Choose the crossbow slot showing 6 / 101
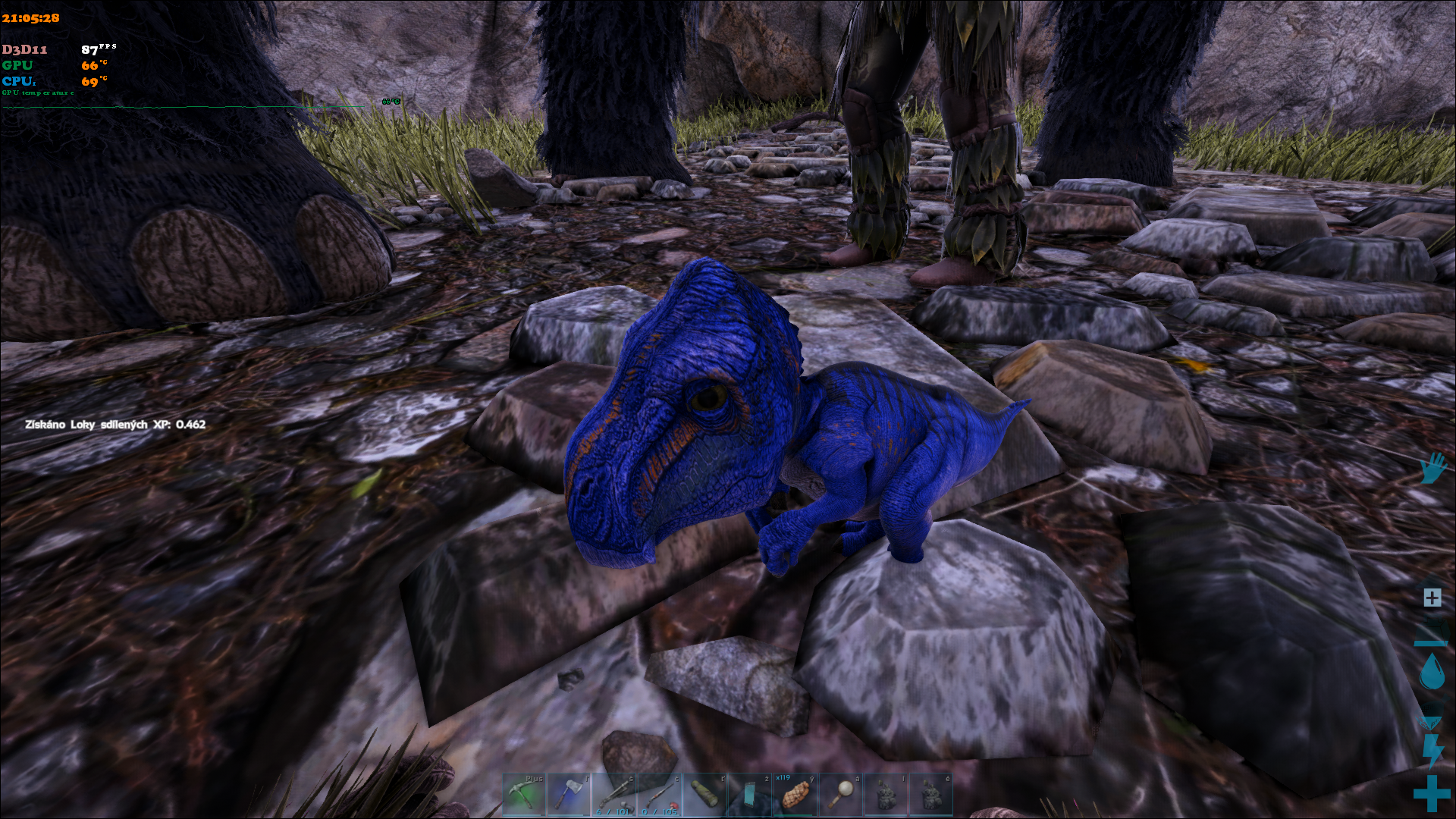Image resolution: width=1456 pixels, height=819 pixels. point(614,794)
